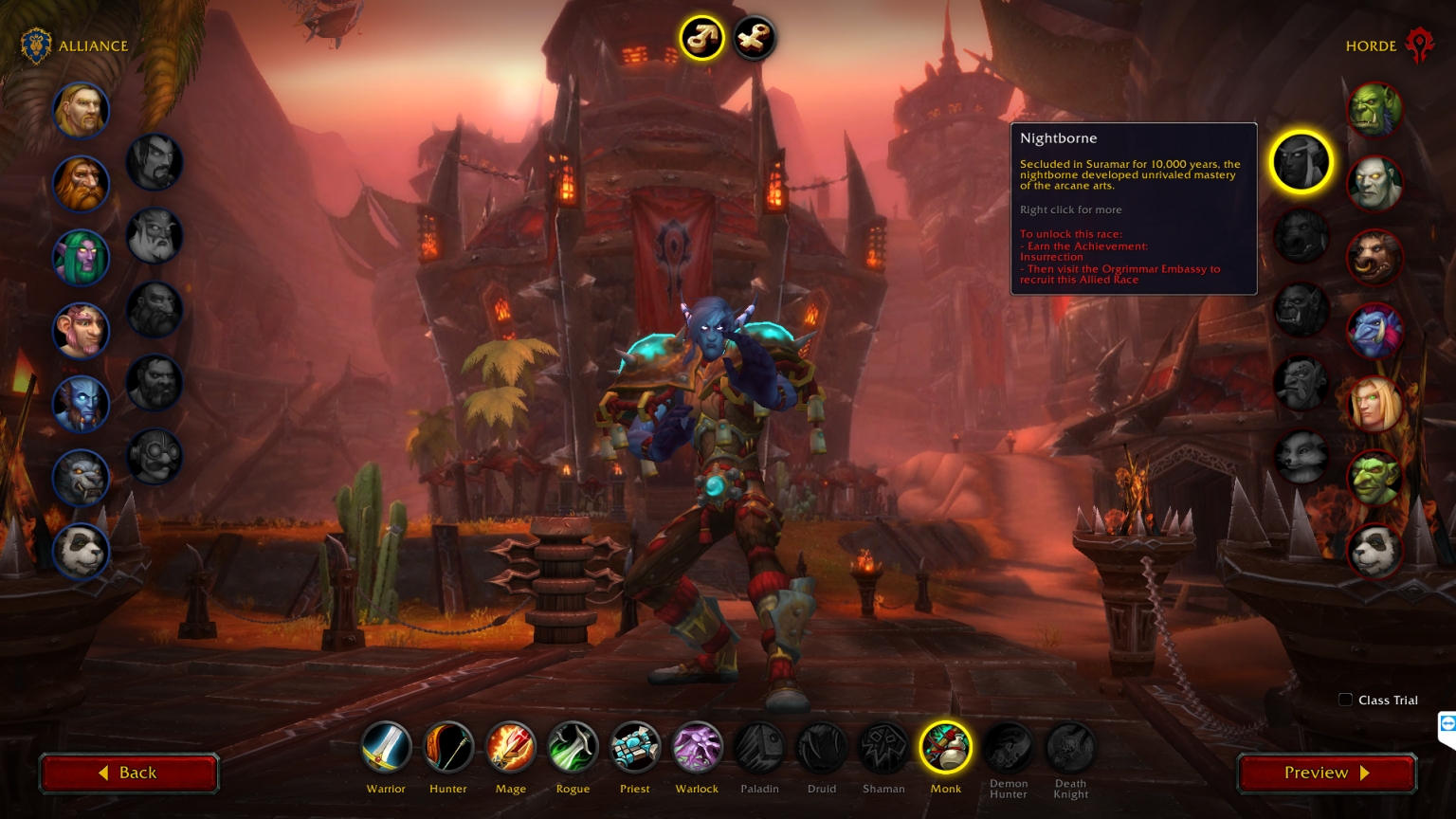The image size is (1456, 819).
Task: Select the Warrior class icon
Action: 386,747
